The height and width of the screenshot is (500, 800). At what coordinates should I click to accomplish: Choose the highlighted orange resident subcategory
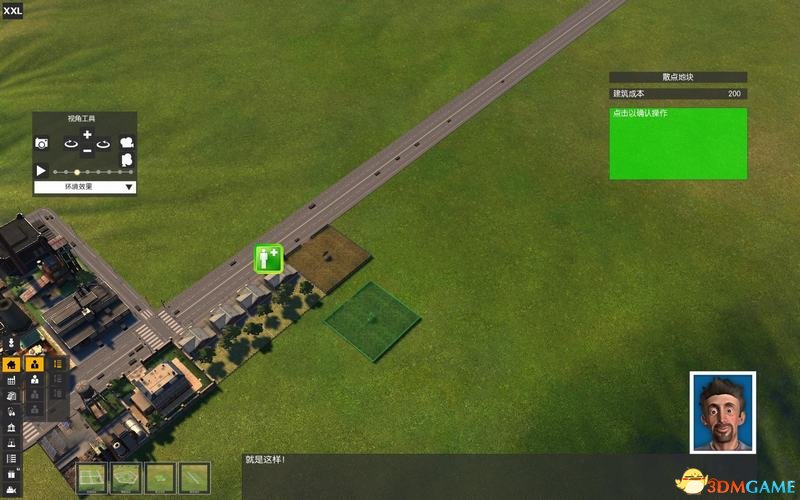[x=35, y=365]
